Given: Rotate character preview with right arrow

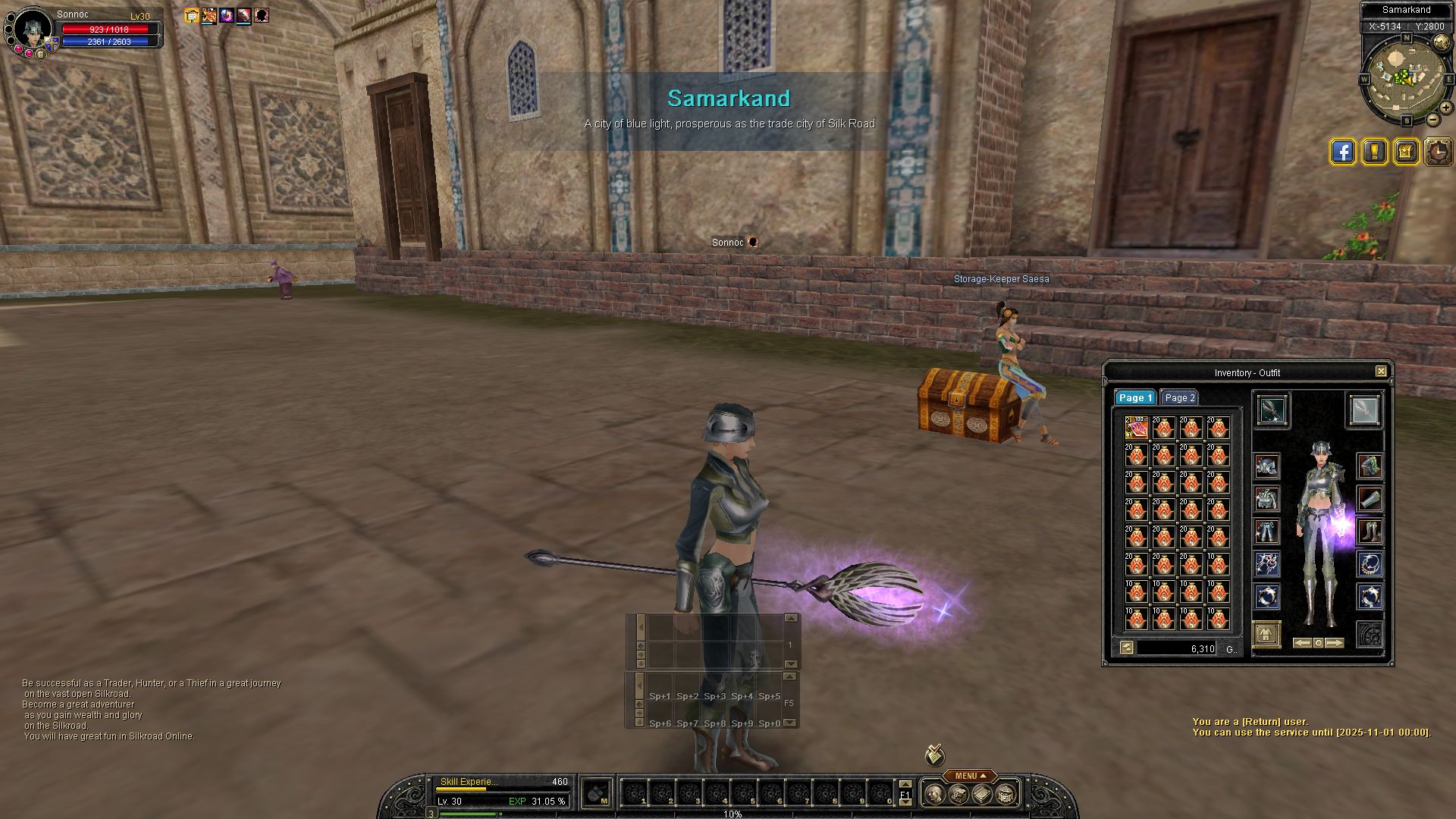Looking at the screenshot, I should coord(1335,643).
